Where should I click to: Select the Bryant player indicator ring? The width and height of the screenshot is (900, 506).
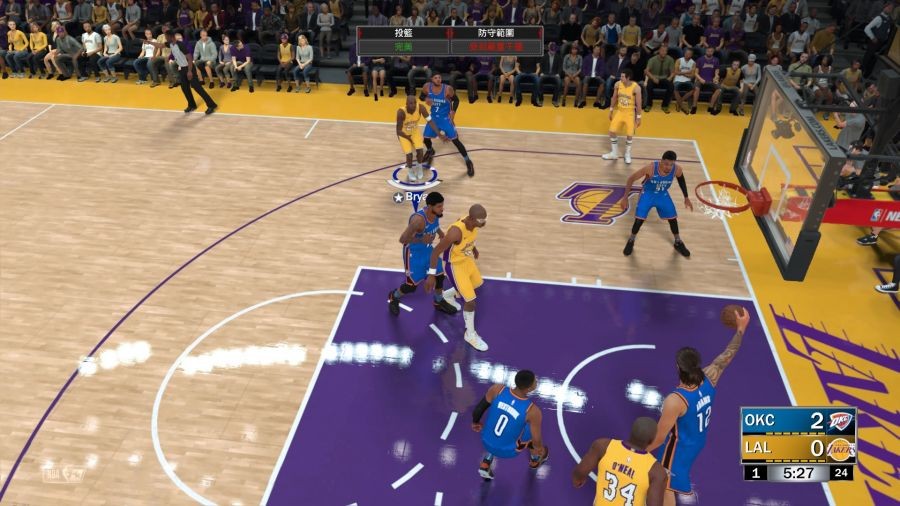tap(414, 178)
